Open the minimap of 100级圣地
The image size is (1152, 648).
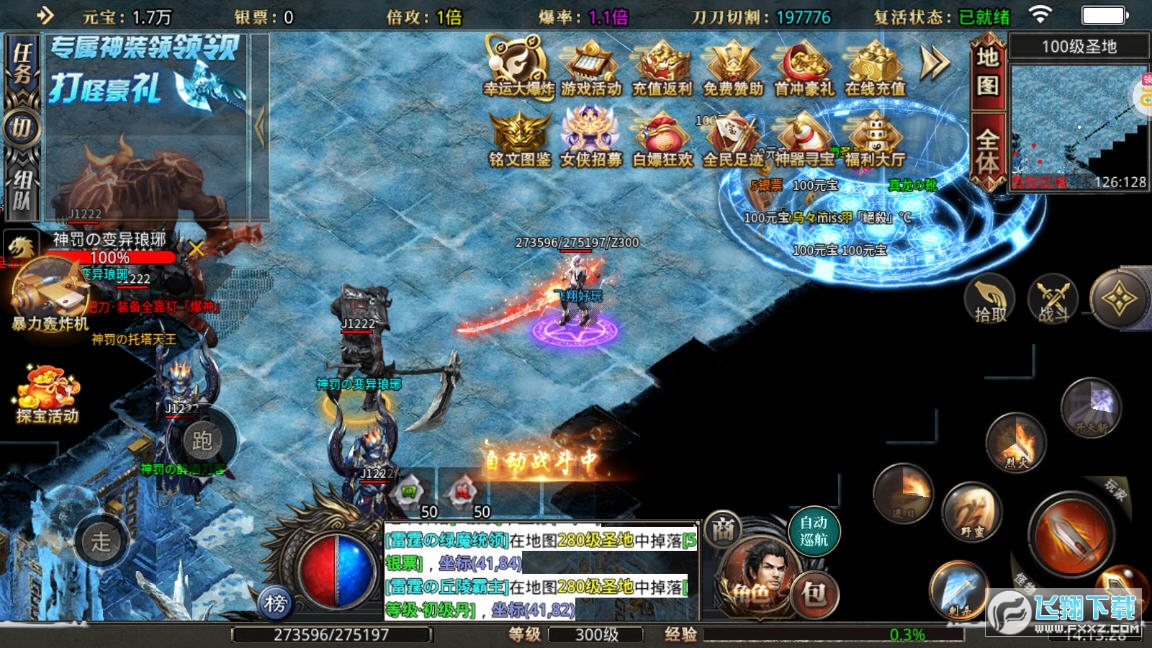[x=1079, y=127]
